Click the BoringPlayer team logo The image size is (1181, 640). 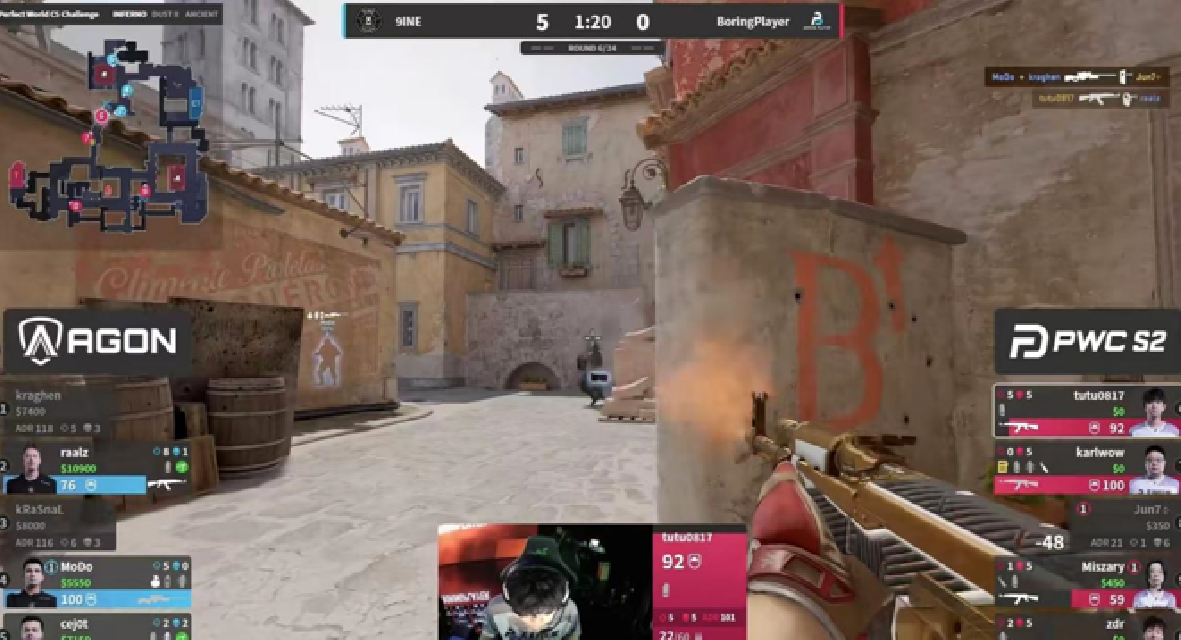817,21
